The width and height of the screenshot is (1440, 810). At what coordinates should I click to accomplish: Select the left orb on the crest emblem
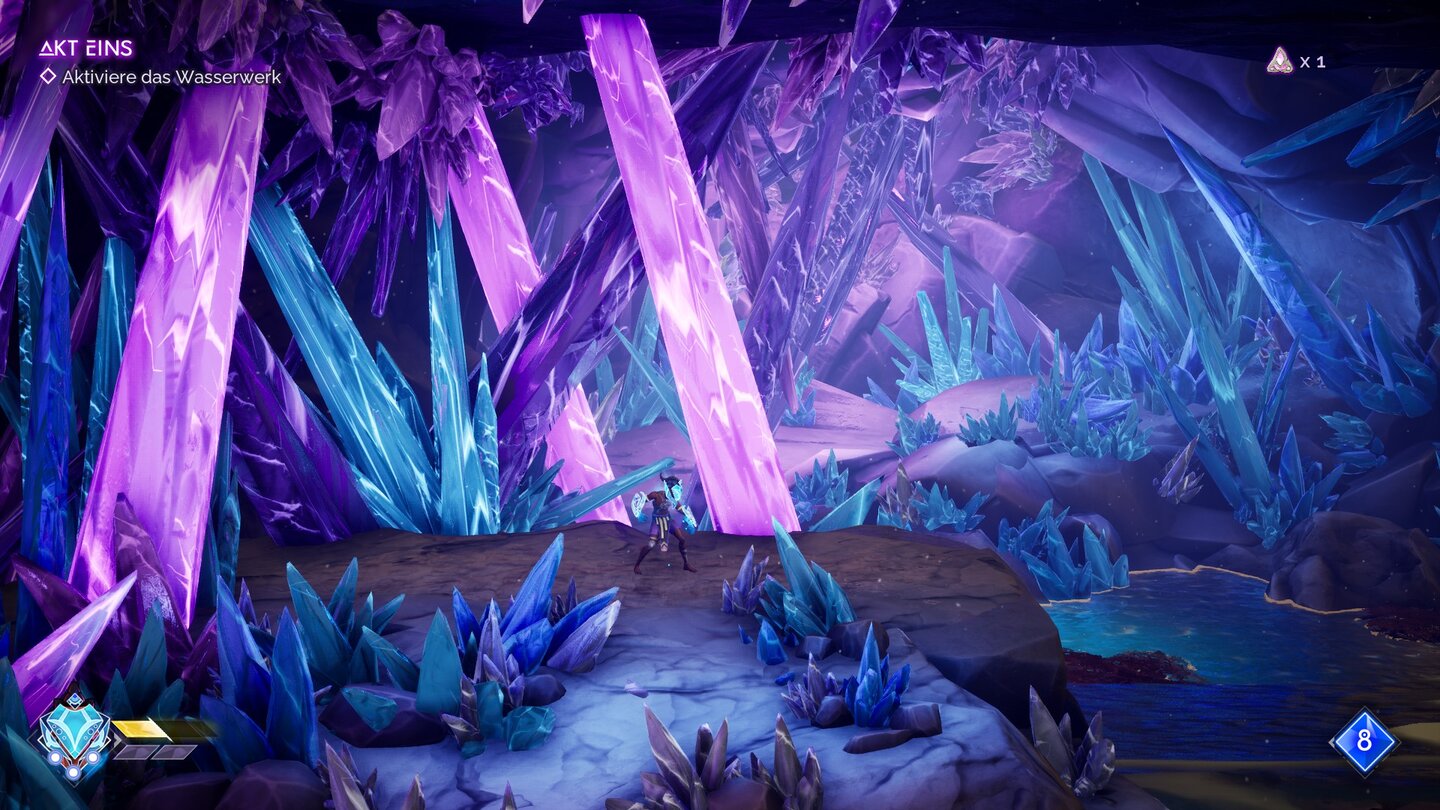(56, 757)
